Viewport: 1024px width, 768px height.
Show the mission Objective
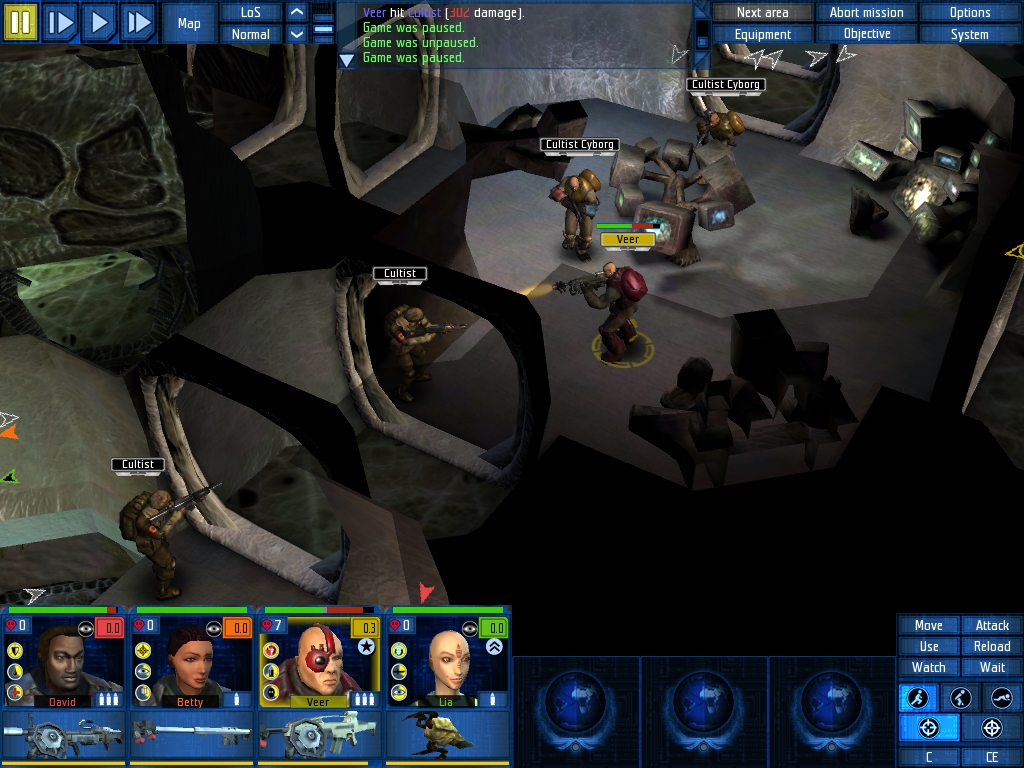click(866, 34)
